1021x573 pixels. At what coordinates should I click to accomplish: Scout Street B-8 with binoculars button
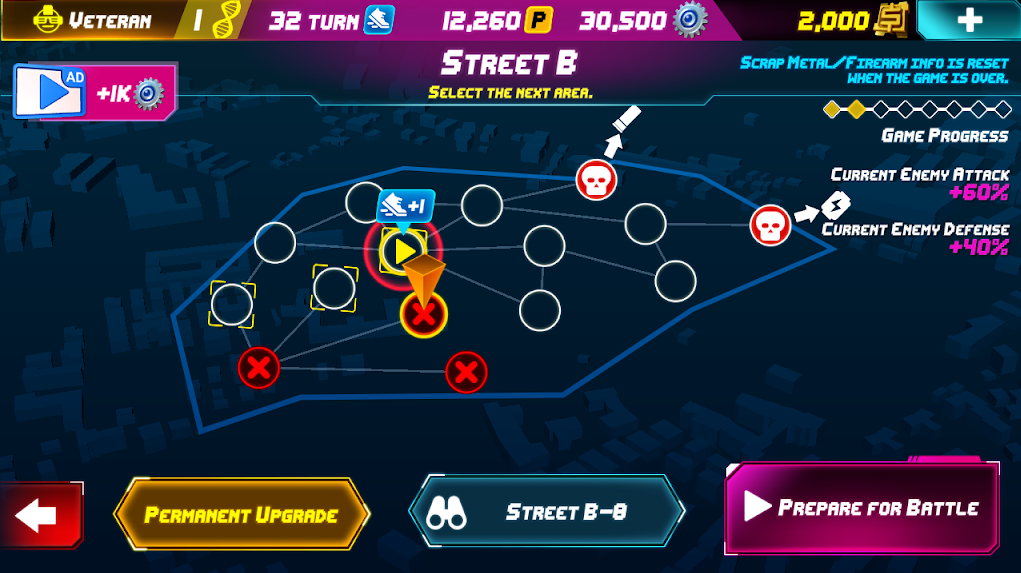coord(546,512)
